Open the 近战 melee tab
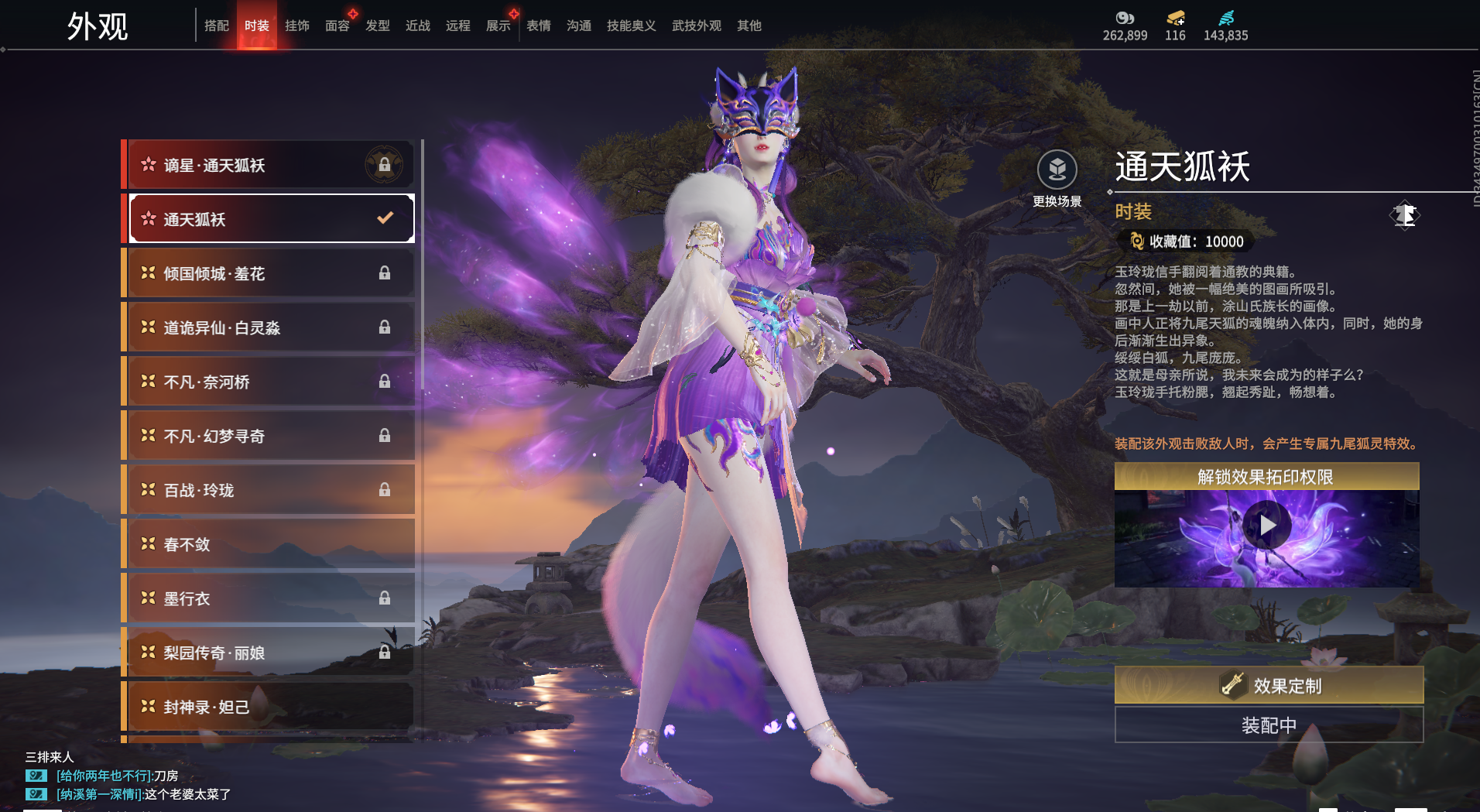 (x=417, y=26)
